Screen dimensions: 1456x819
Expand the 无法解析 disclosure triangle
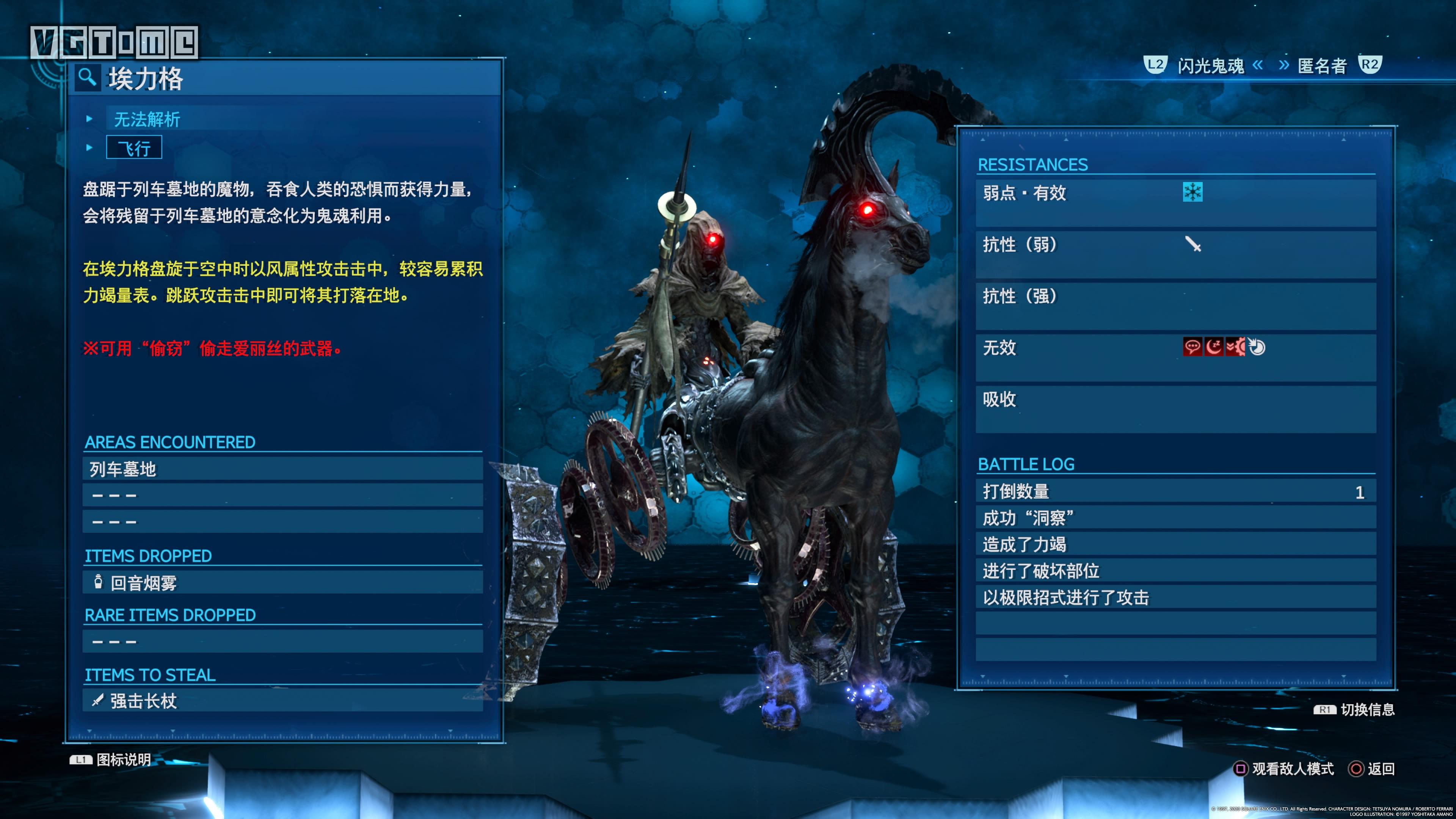89,119
